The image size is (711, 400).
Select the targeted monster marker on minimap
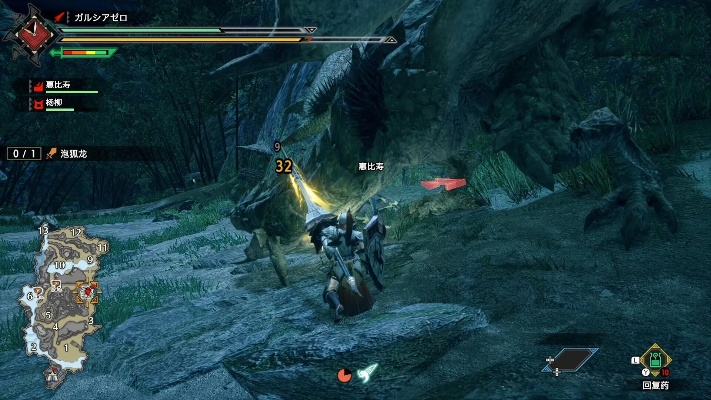point(88,292)
